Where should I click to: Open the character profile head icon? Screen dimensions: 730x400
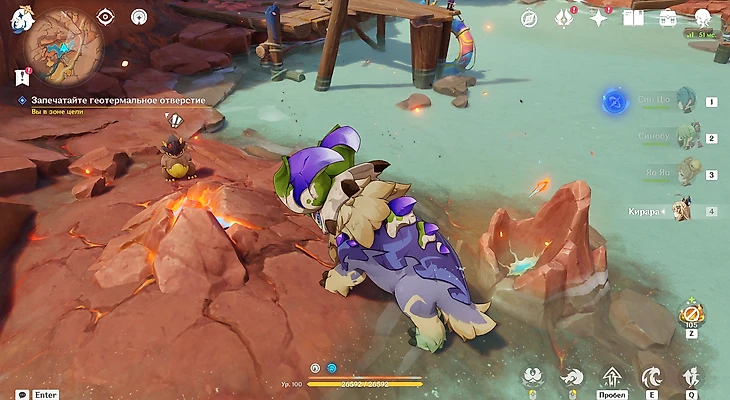tap(704, 18)
